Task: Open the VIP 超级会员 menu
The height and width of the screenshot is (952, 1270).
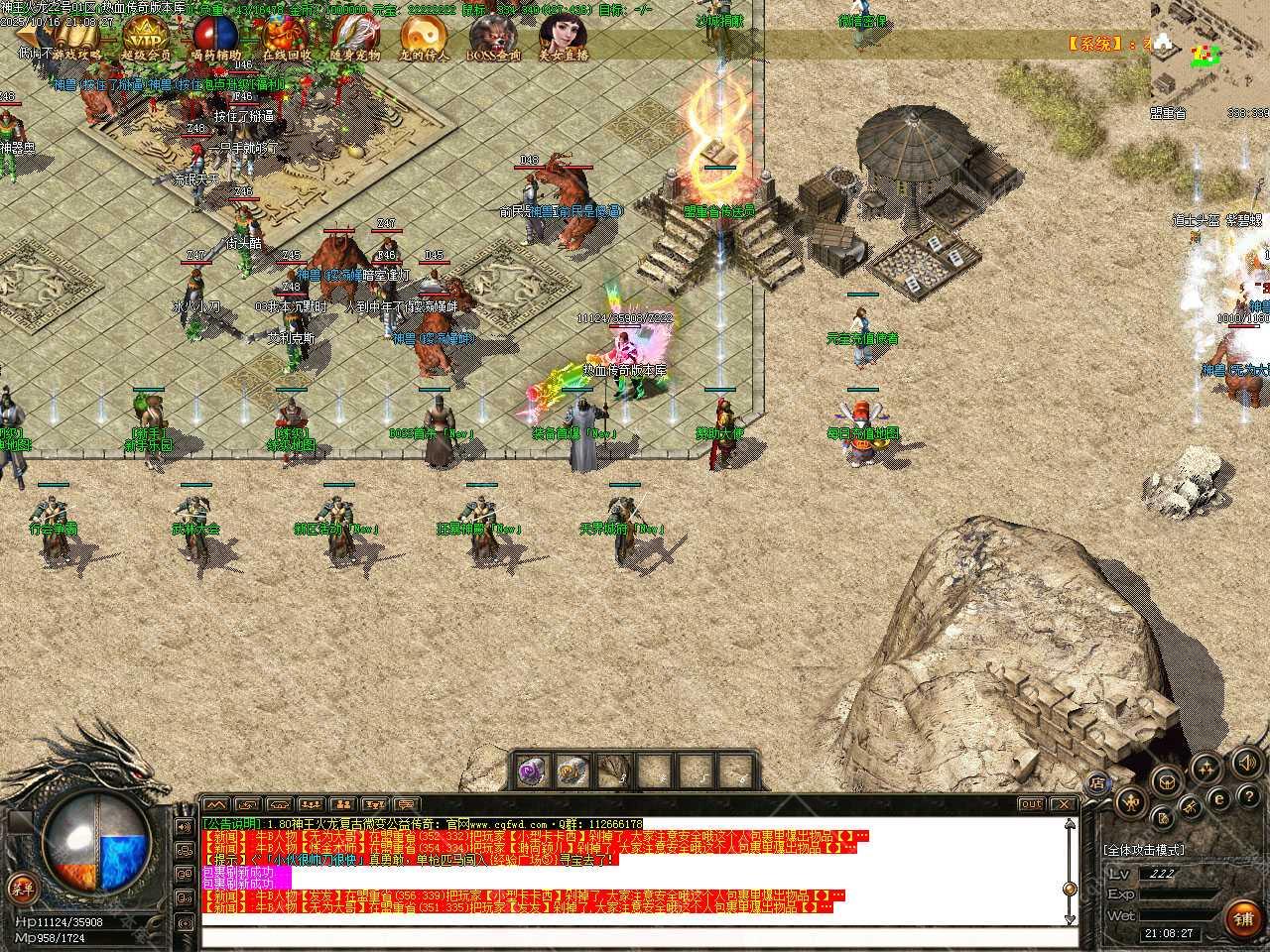Action: tap(146, 38)
